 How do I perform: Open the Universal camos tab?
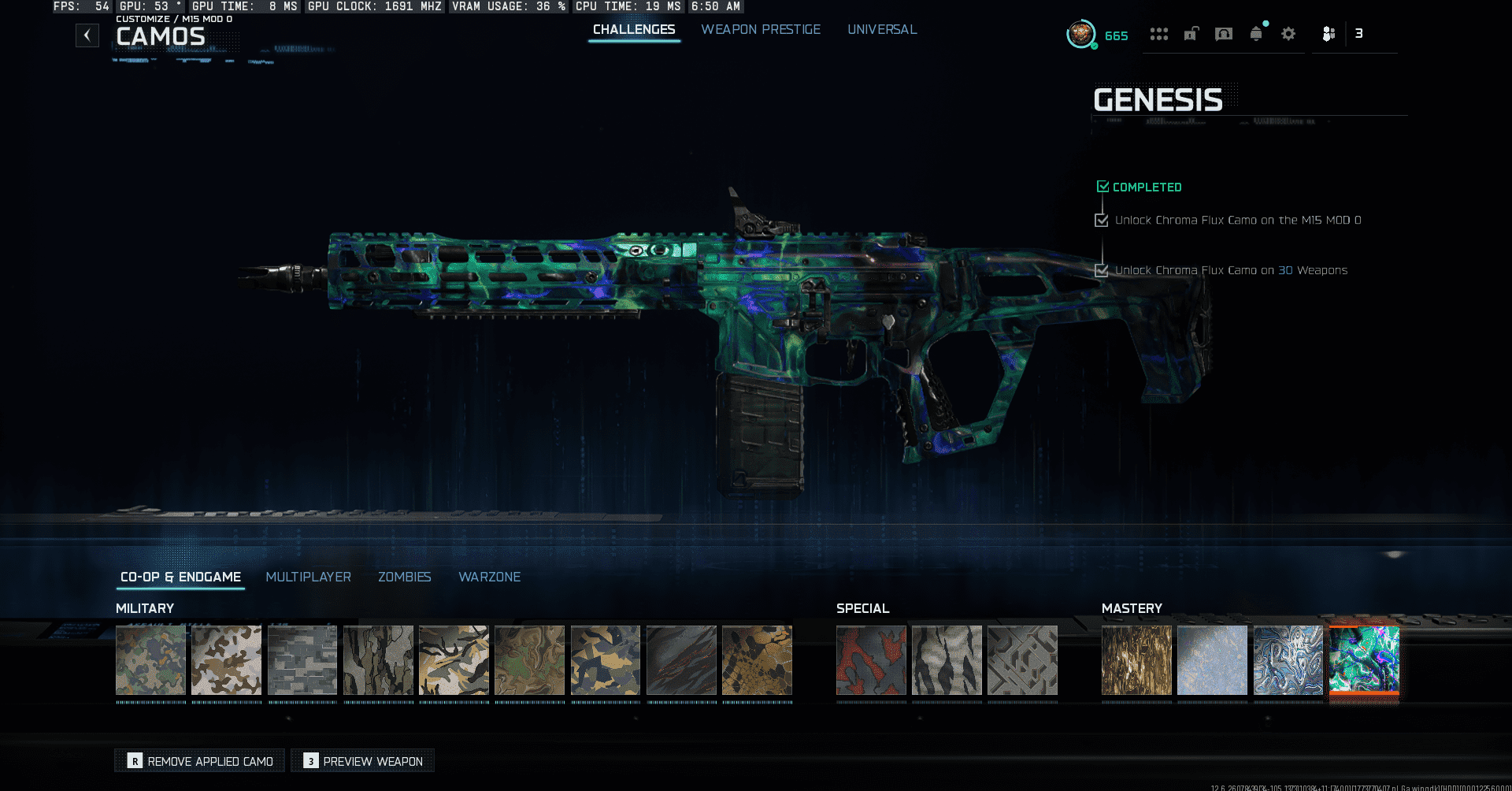(882, 30)
